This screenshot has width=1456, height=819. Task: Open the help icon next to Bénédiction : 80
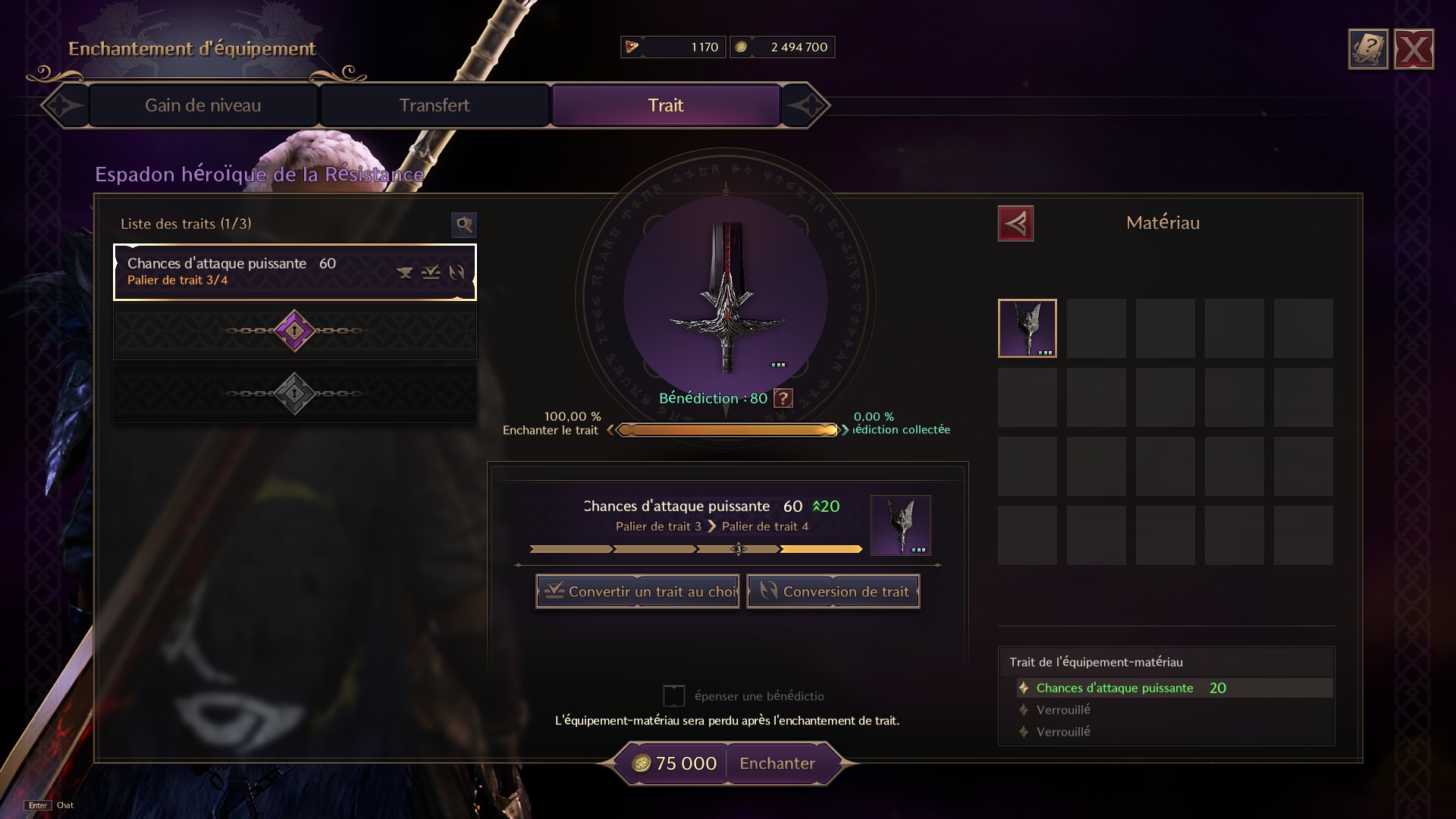[x=784, y=398]
